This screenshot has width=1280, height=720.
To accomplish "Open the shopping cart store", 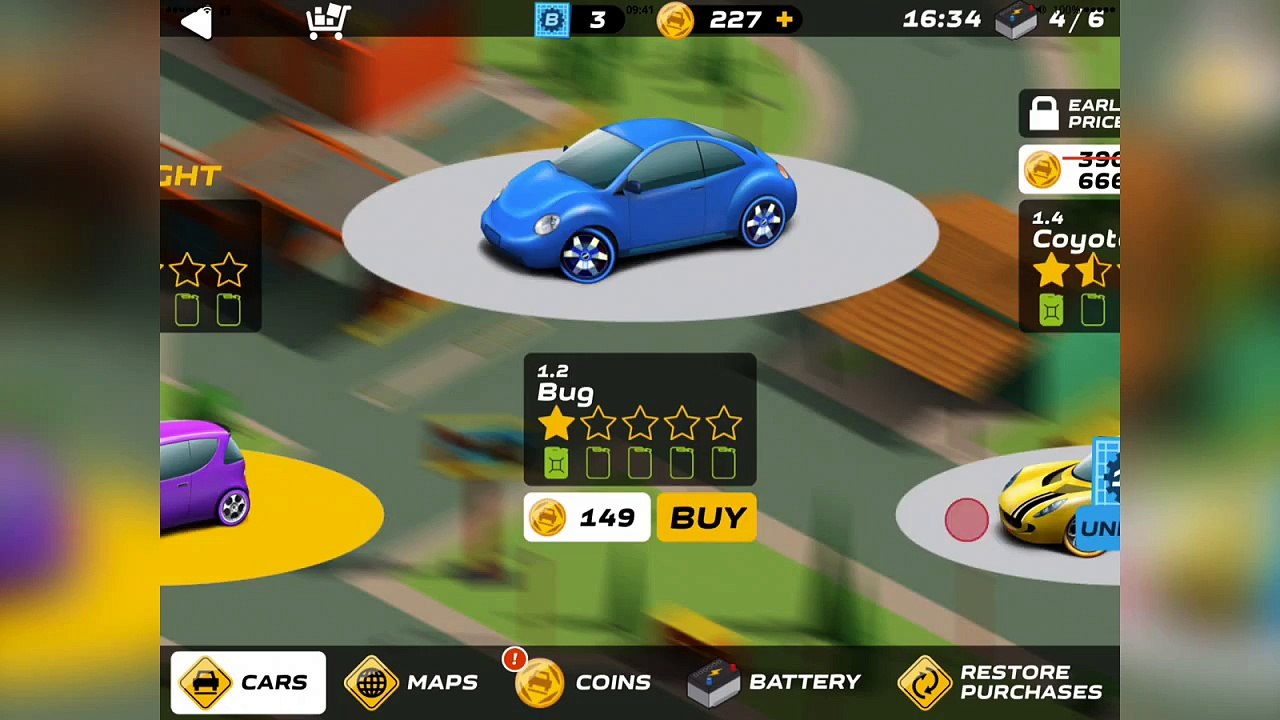I will pos(328,21).
